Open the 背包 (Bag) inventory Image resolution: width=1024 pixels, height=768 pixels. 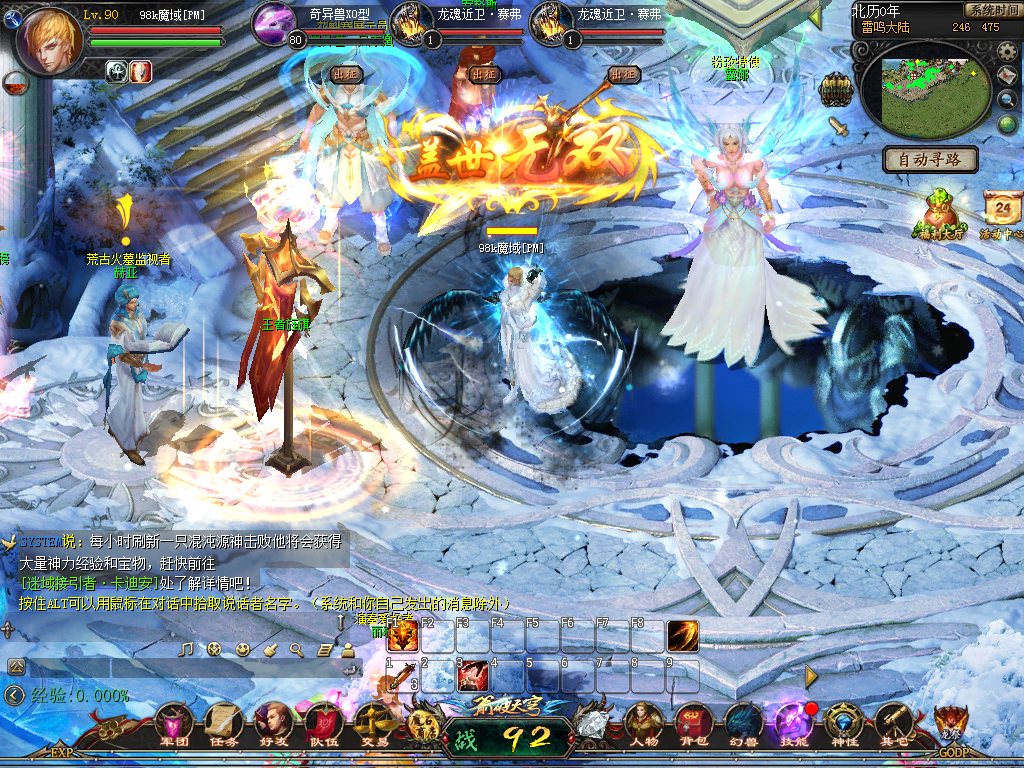pos(694,722)
